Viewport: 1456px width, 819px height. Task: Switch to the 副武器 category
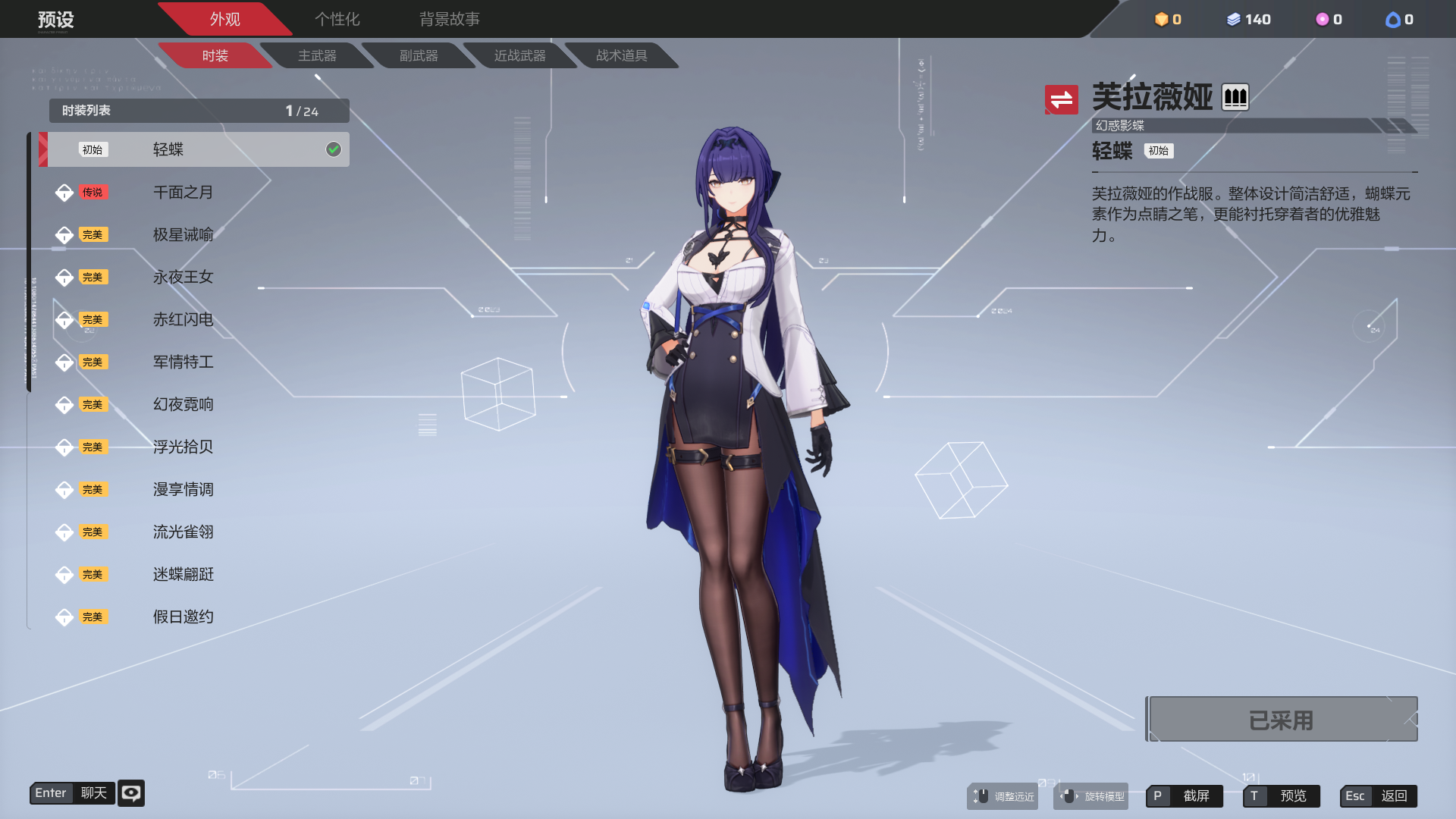[x=419, y=55]
